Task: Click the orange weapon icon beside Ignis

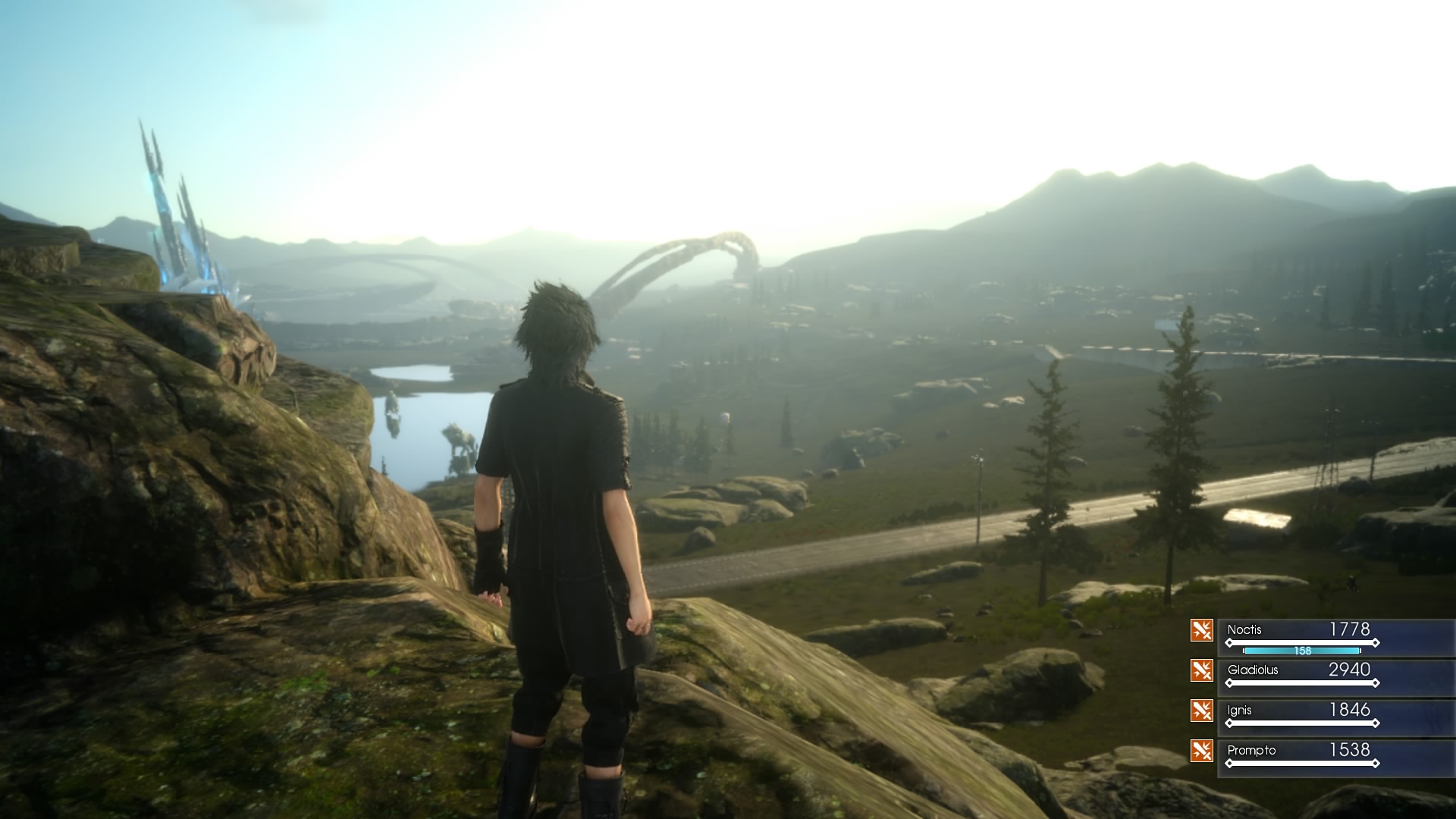Action: pos(1201,711)
